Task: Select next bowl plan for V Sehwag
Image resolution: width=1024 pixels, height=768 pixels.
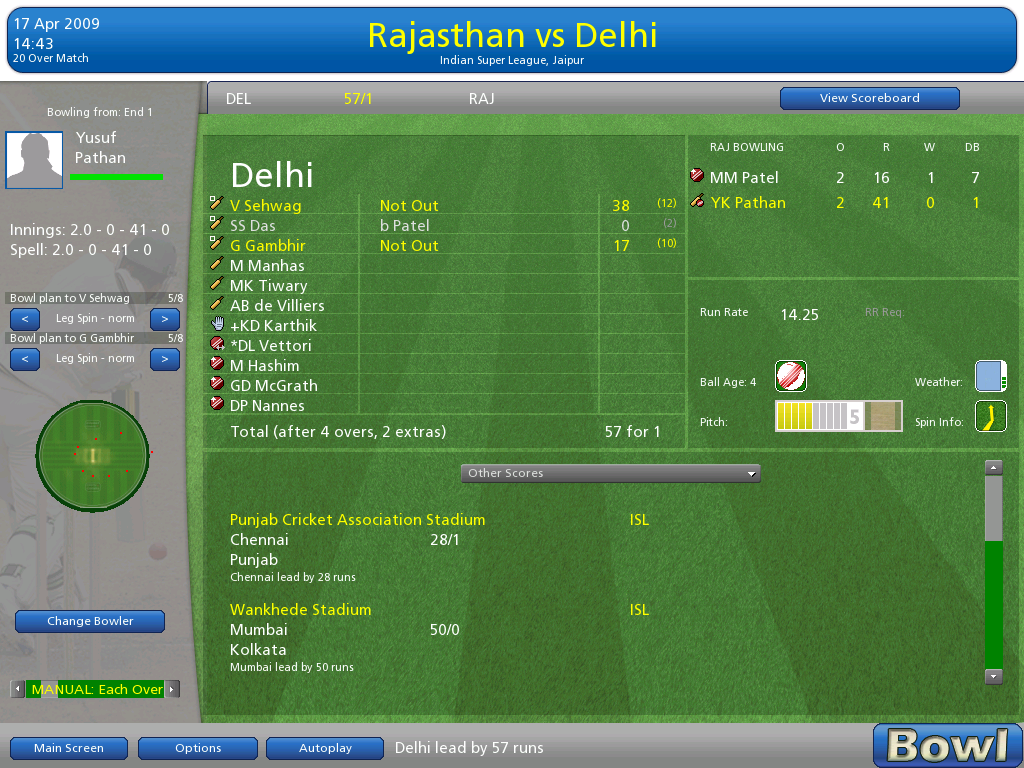Action: (x=165, y=319)
